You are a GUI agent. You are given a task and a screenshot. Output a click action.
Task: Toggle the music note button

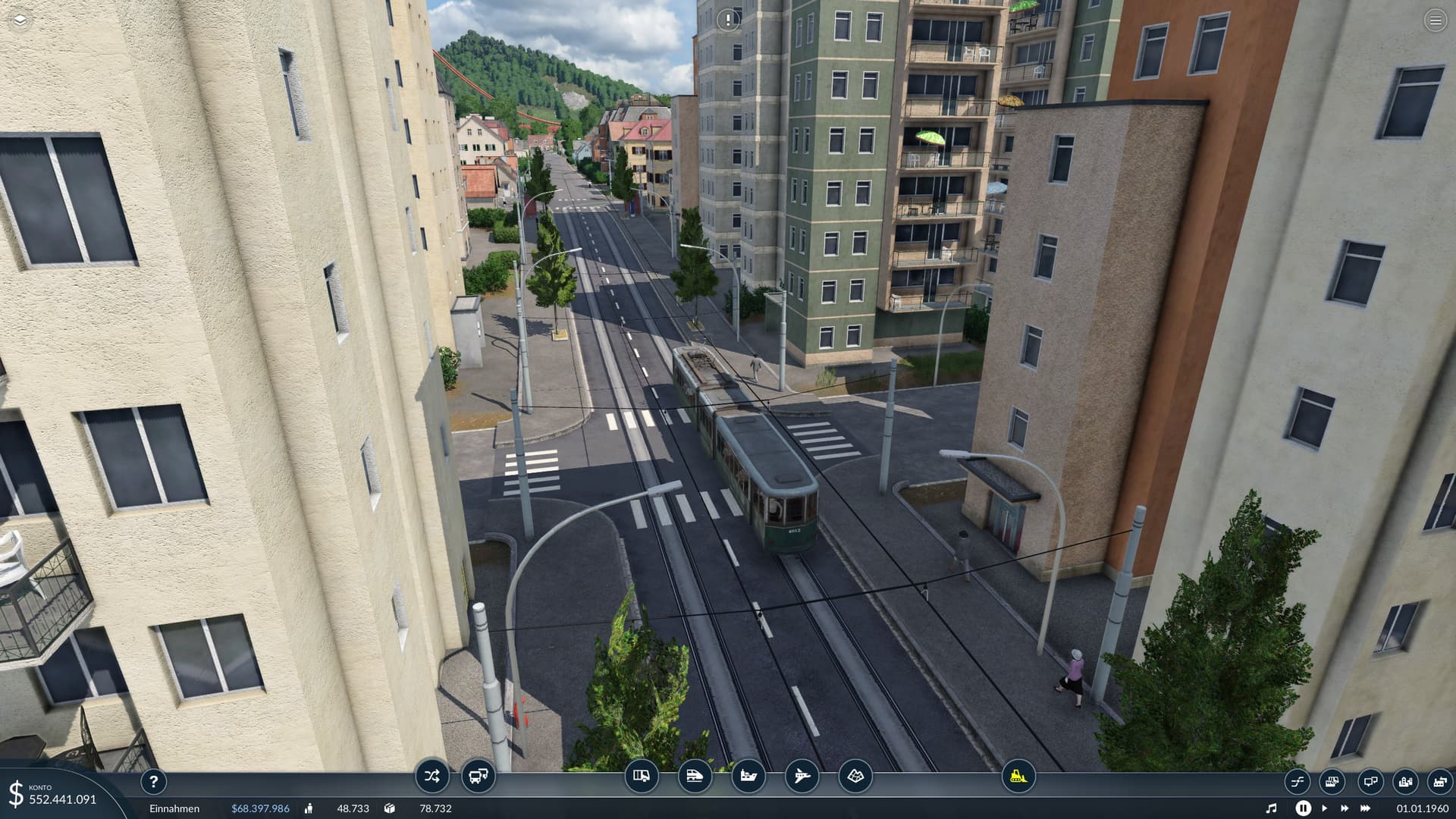1272,808
